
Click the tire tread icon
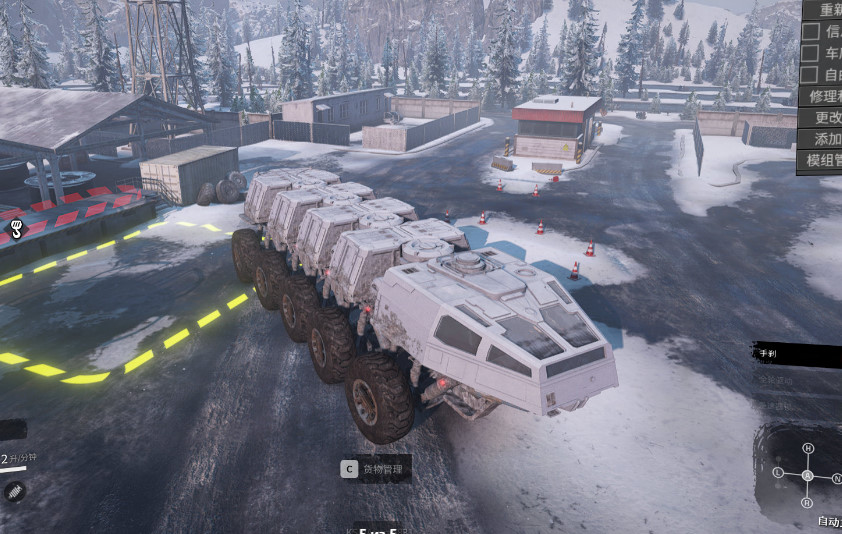coord(14,491)
